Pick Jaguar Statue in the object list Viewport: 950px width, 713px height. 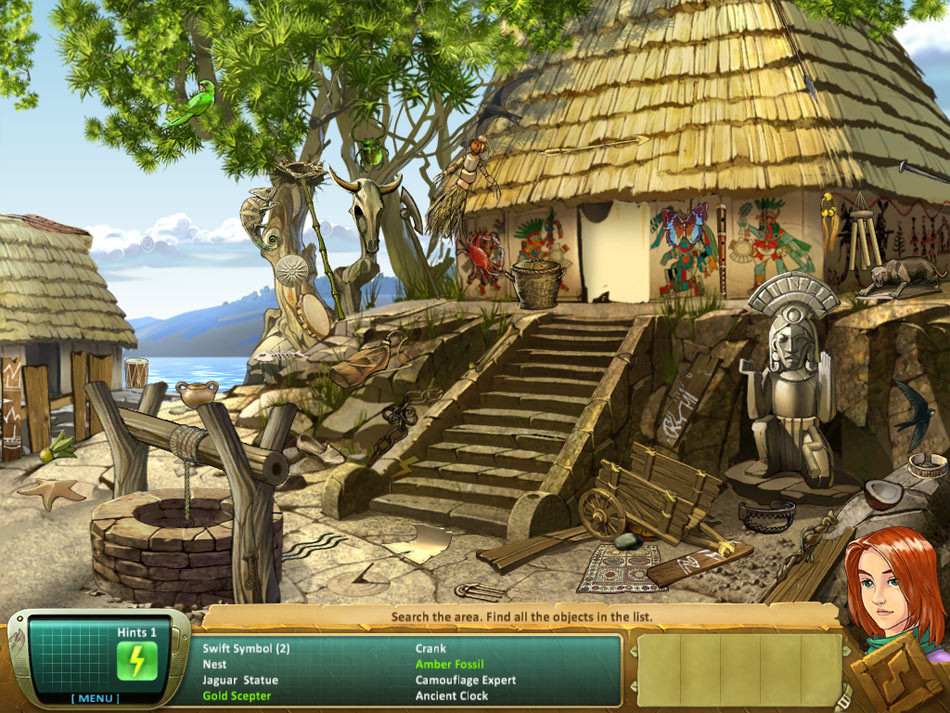pos(240,680)
